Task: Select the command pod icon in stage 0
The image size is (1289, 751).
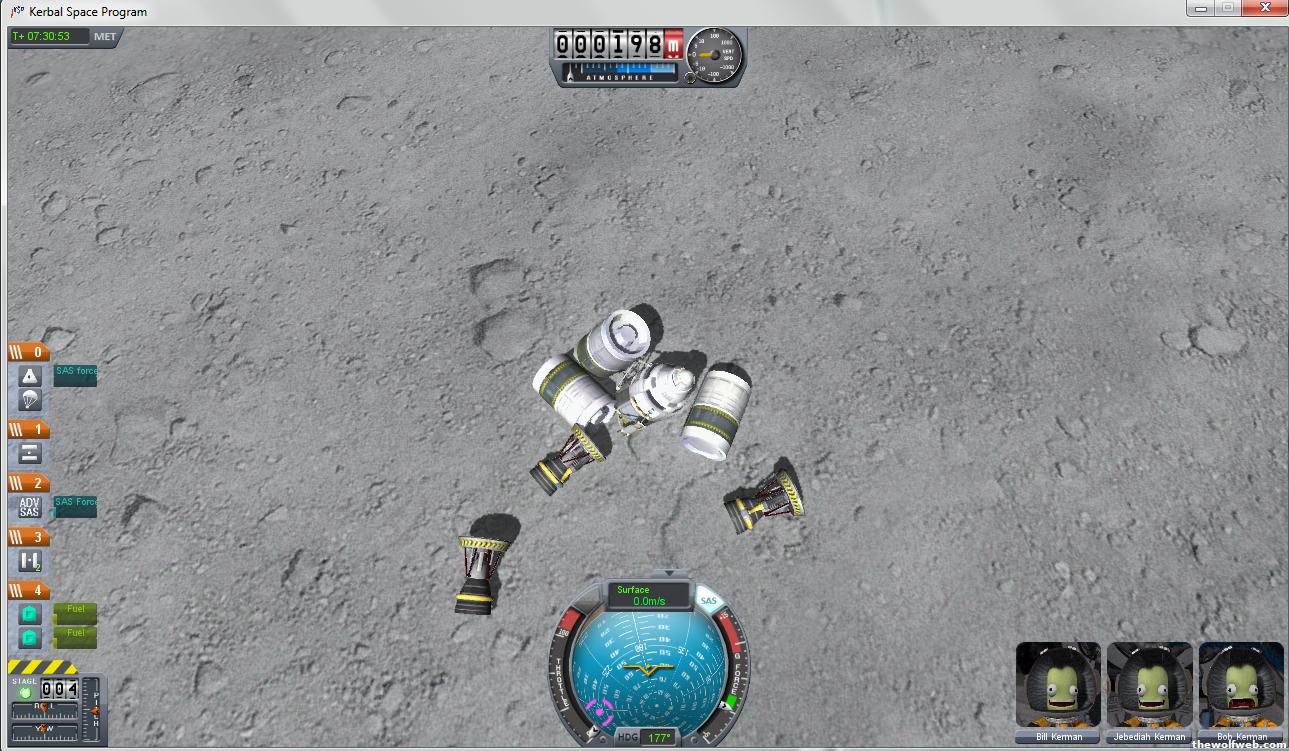Action: click(x=30, y=376)
